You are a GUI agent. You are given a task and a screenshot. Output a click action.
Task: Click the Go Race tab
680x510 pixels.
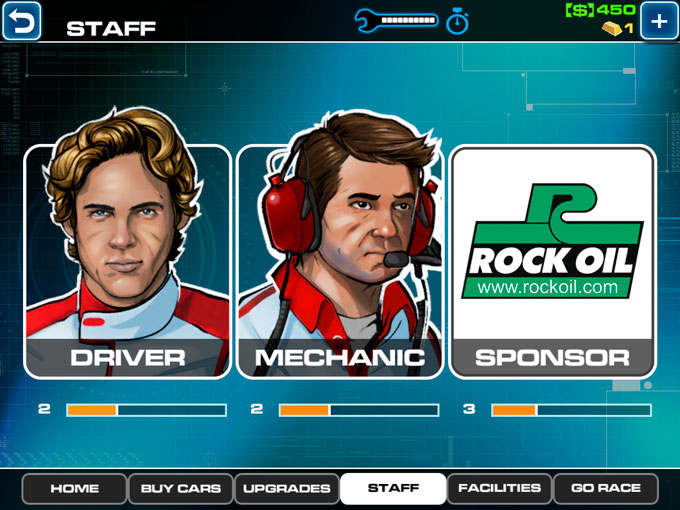[x=605, y=489]
